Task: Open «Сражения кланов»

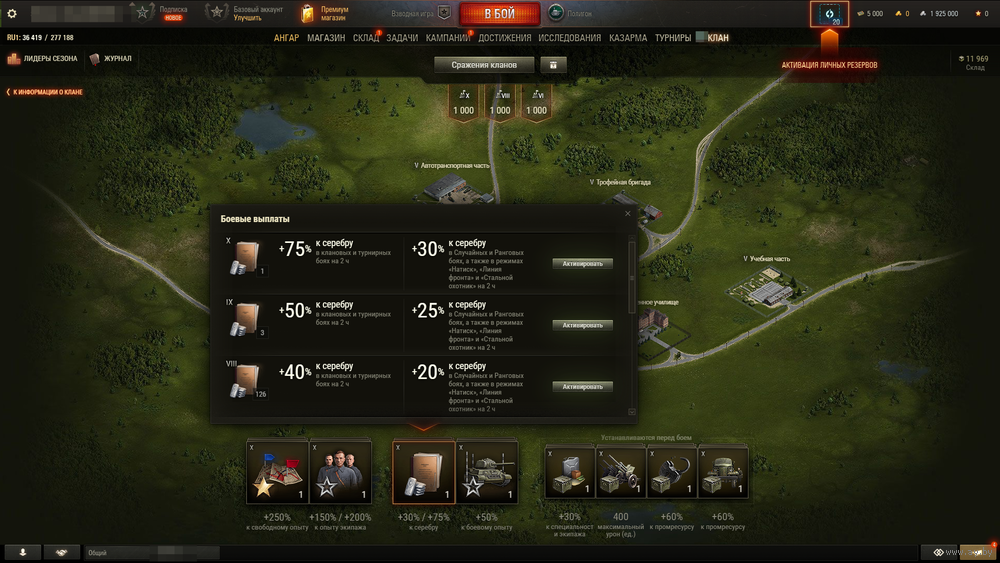Action: point(484,65)
